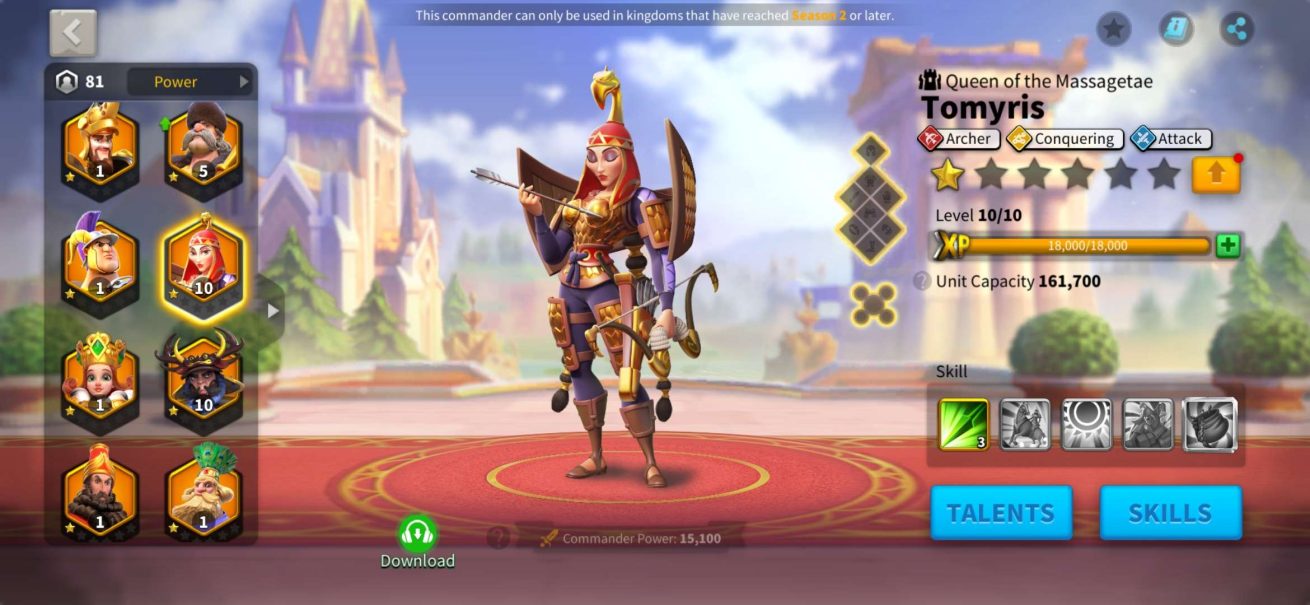Viewport: 1310px width, 605px height.
Task: Go back using the arrow button
Action: [x=73, y=33]
